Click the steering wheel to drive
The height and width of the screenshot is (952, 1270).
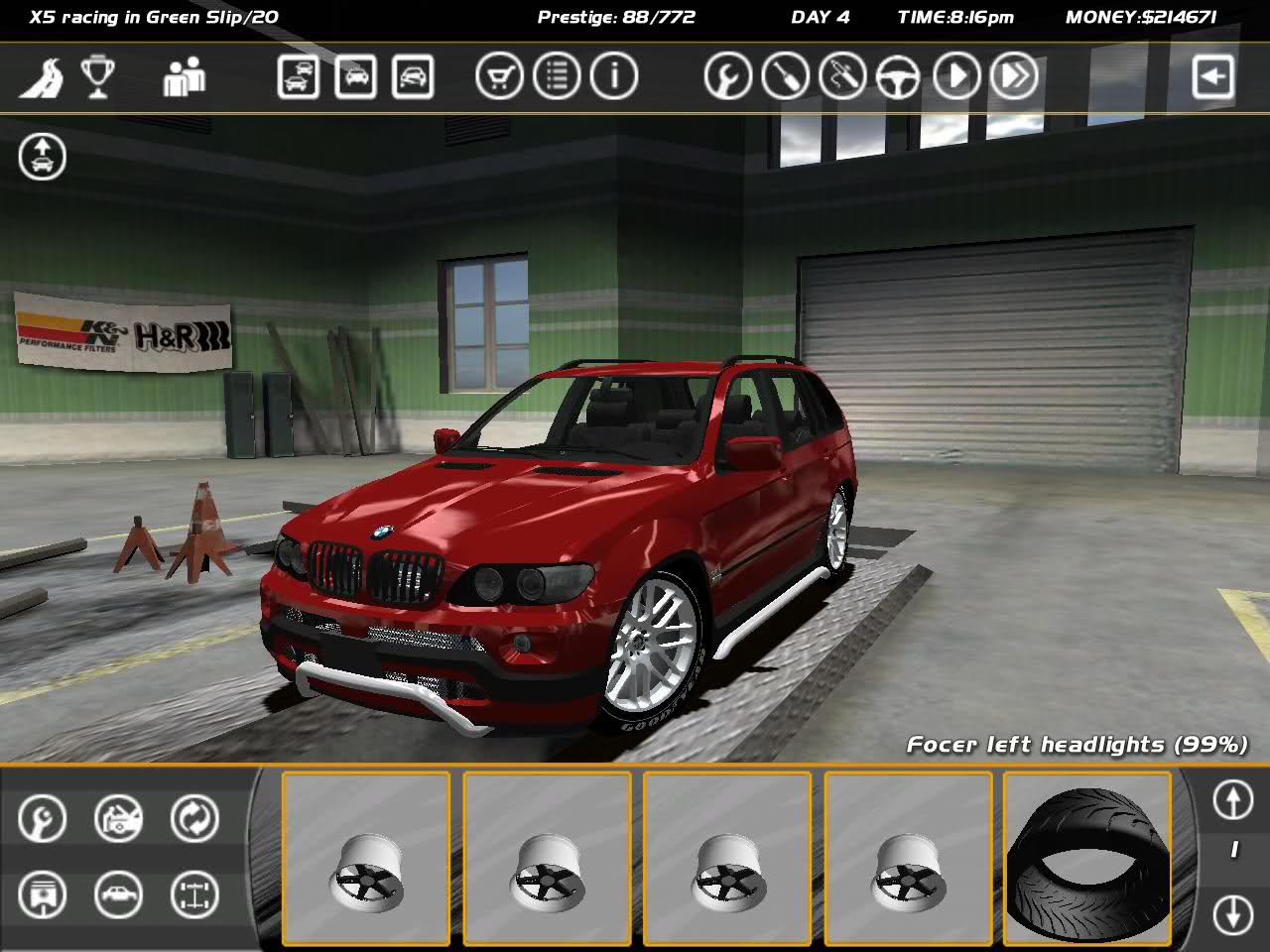pos(898,74)
